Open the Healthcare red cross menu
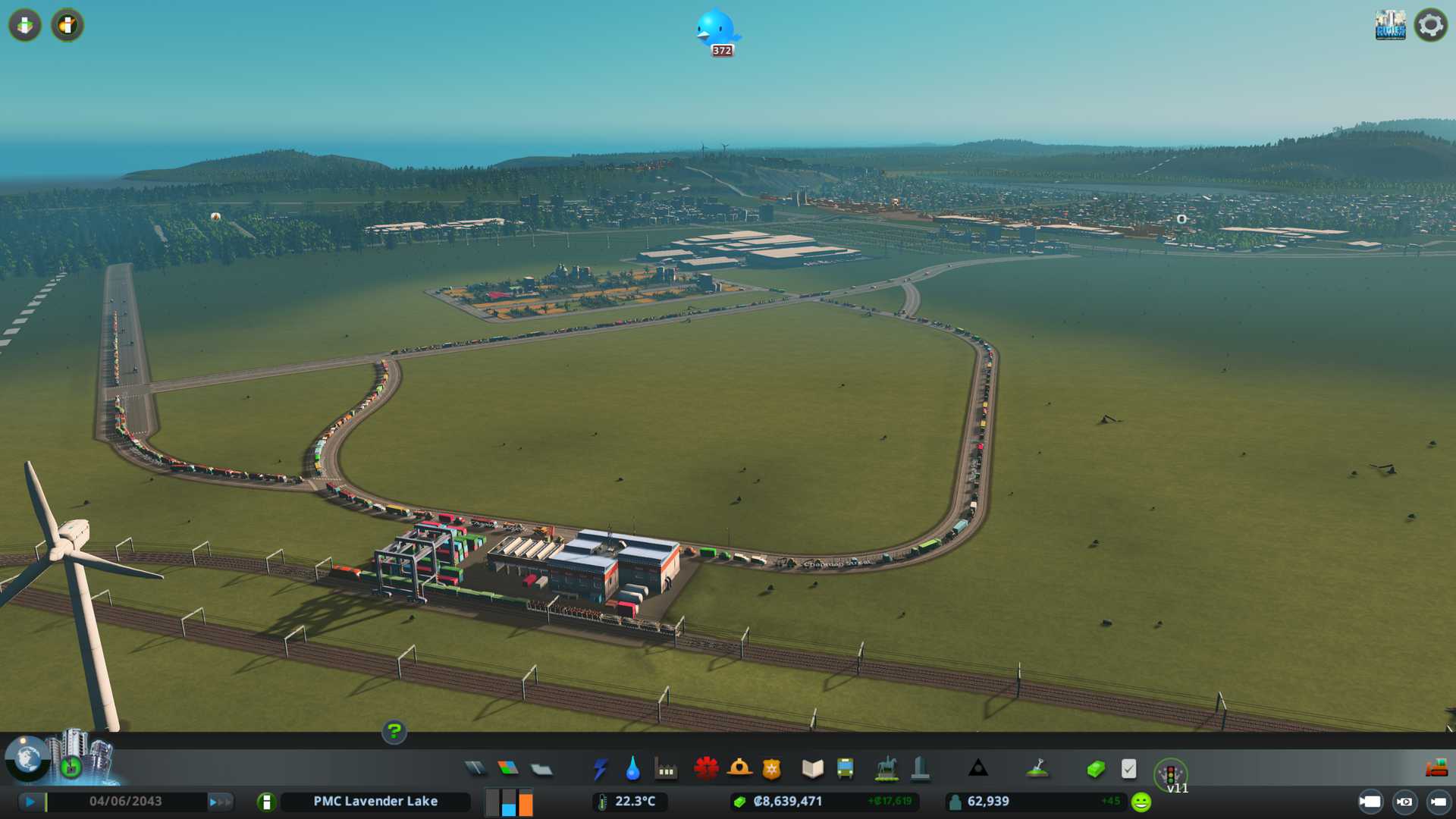 (706, 769)
